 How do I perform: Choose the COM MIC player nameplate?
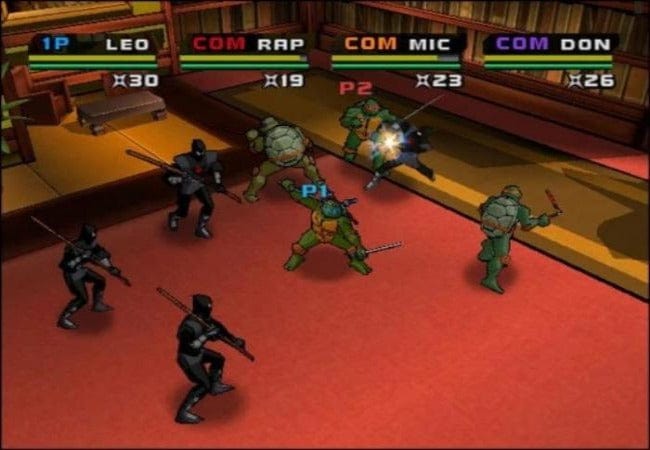tap(397, 44)
